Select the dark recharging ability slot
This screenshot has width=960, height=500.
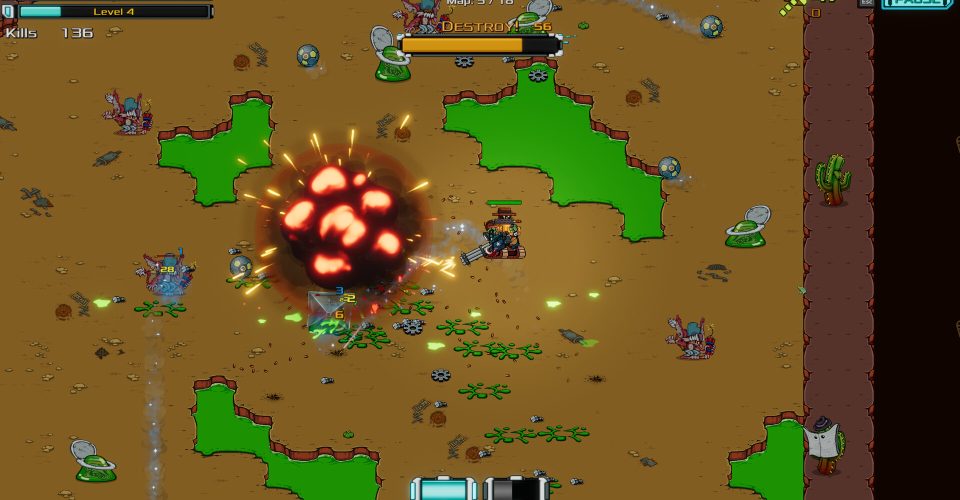[x=516, y=489]
